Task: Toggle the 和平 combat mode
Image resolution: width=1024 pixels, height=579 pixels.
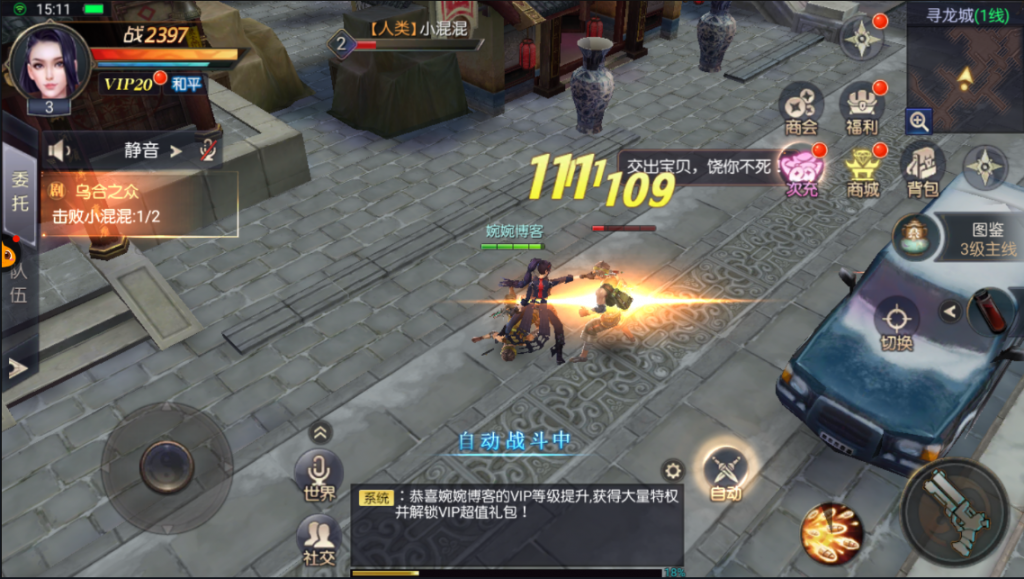Action: point(186,84)
